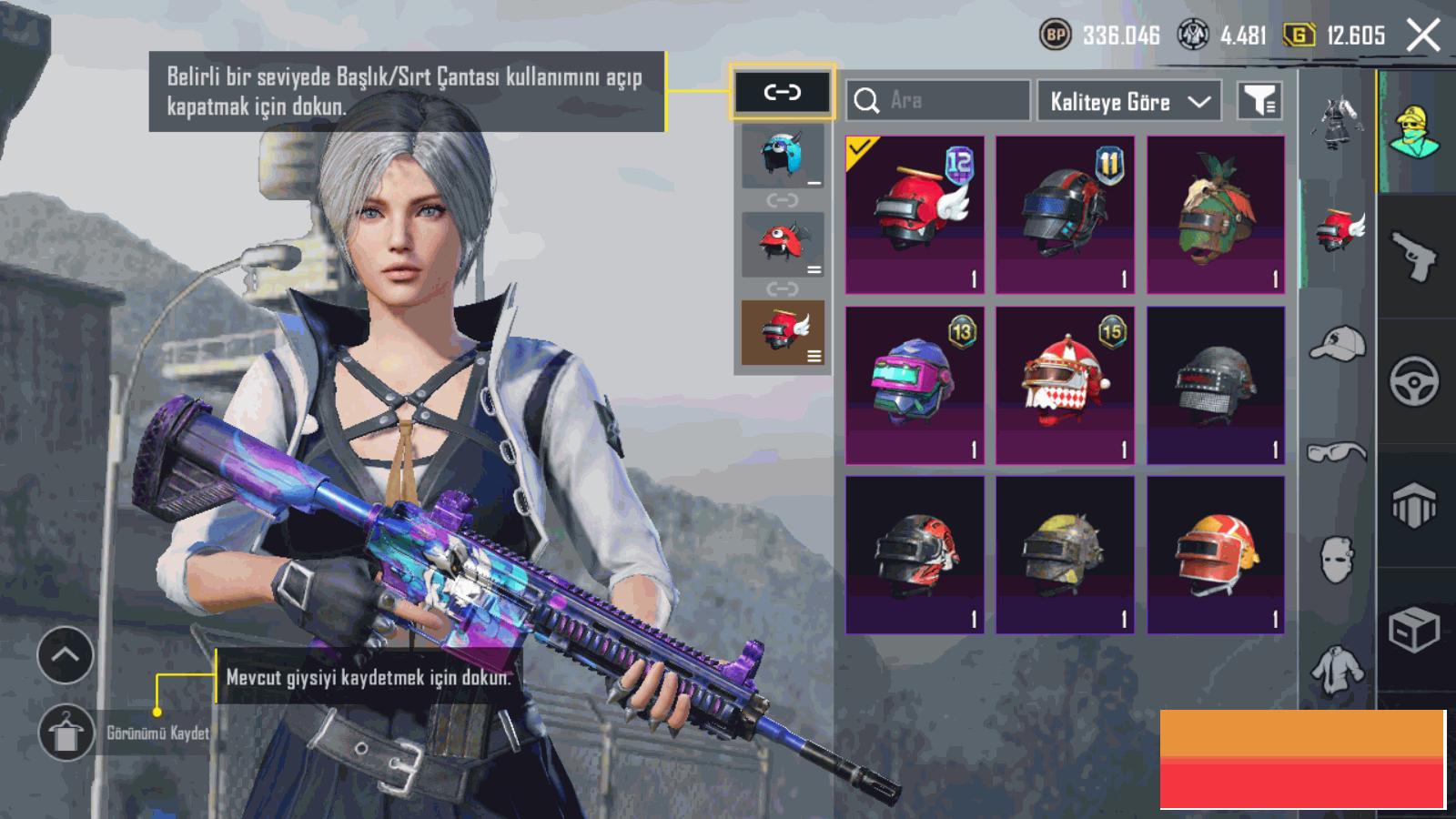Image resolution: width=1456 pixels, height=819 pixels.
Task: Select the yellow spiked helmet
Action: pos(1065,554)
